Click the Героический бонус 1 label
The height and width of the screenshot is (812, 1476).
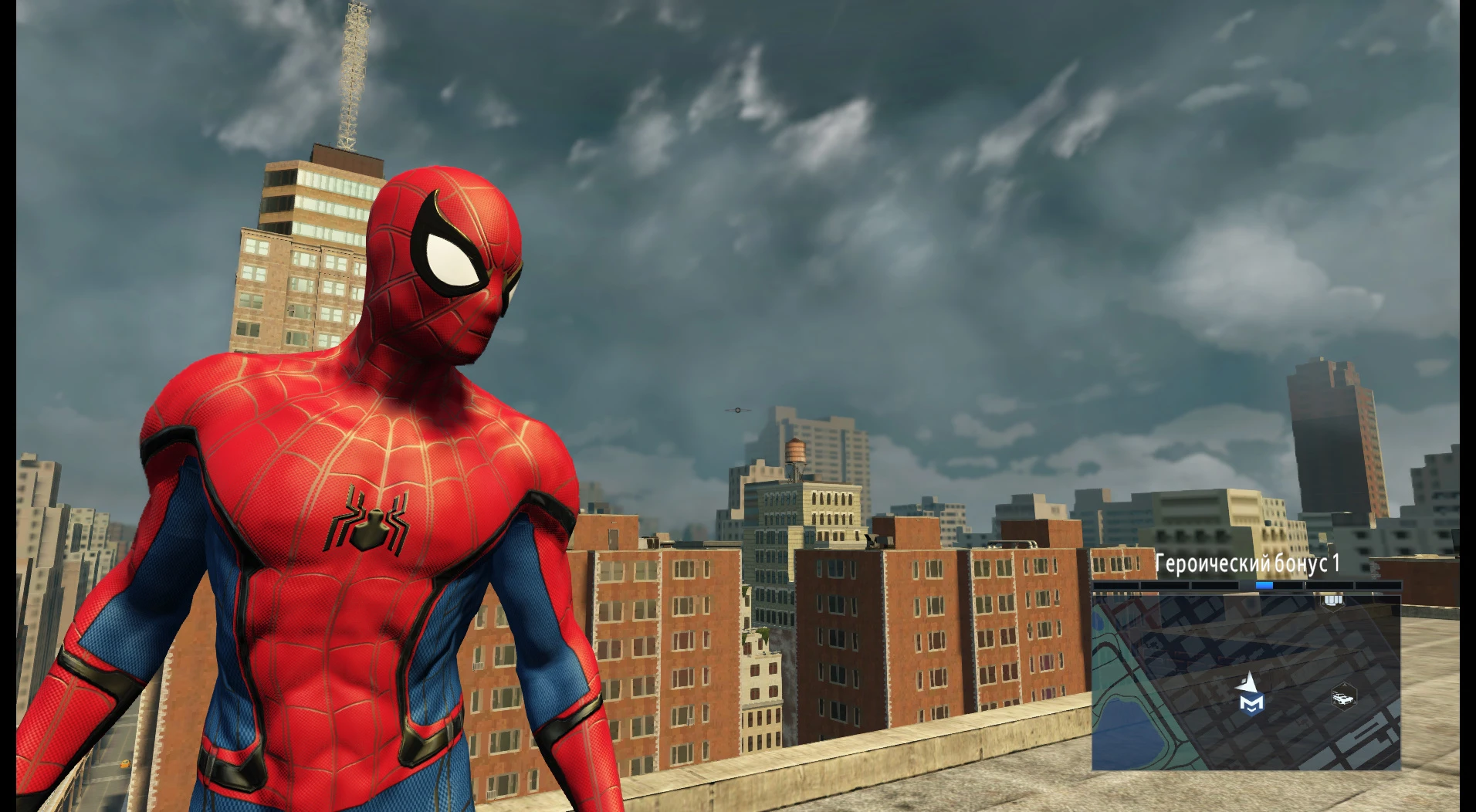coord(1247,564)
